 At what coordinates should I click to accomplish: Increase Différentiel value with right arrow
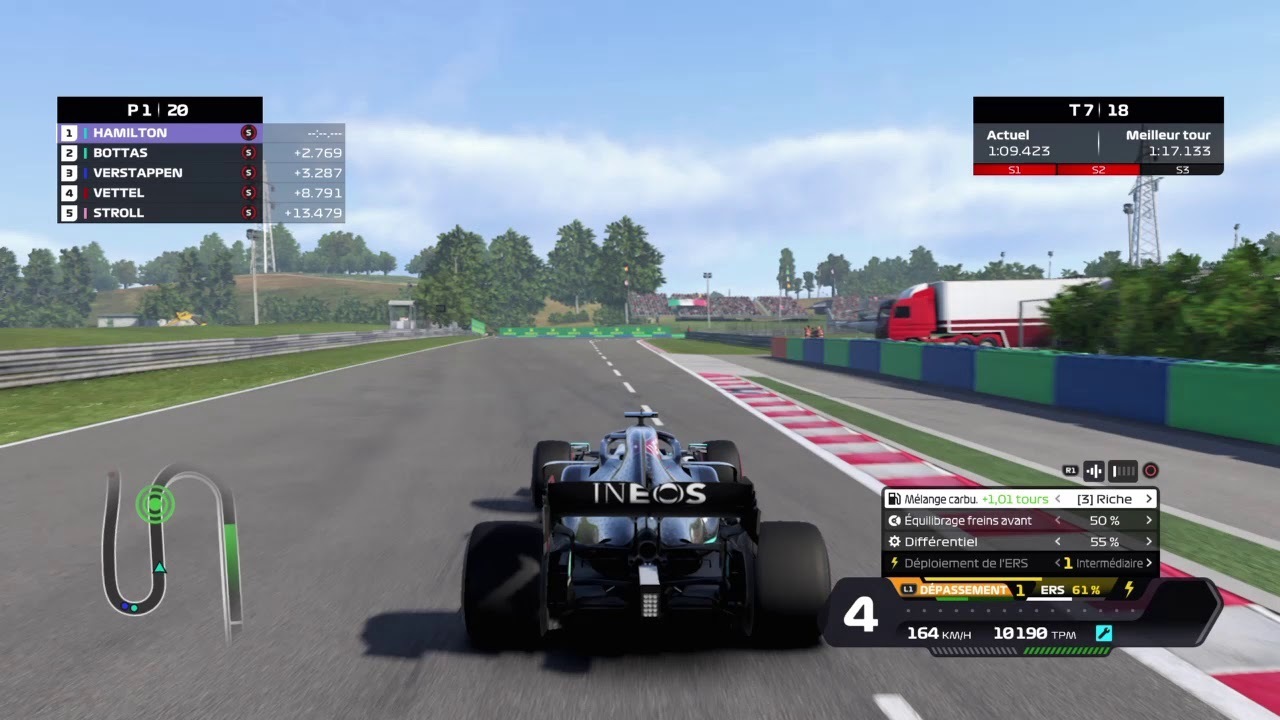(x=1149, y=542)
